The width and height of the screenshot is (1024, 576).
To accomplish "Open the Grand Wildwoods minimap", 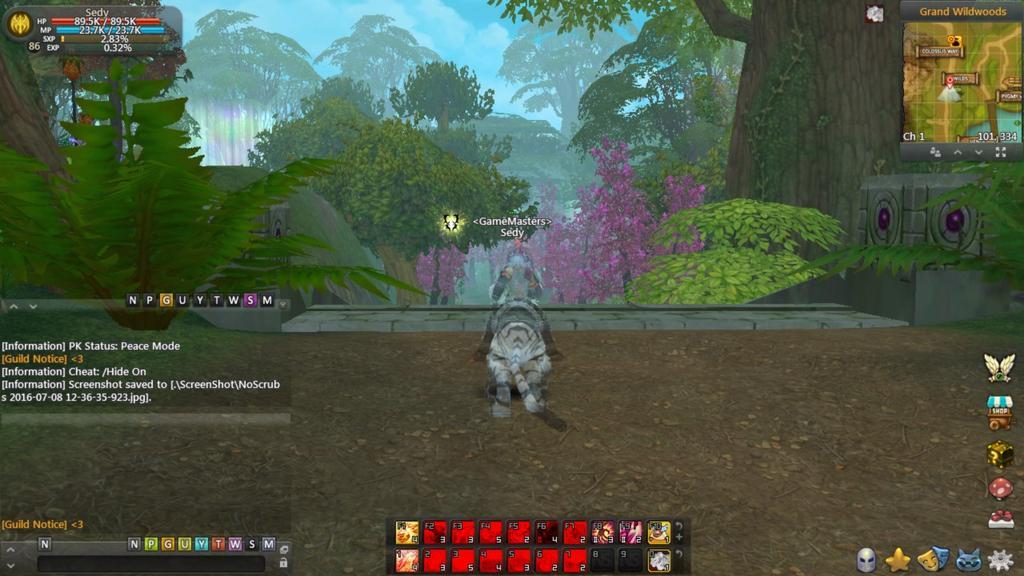I will tap(960, 78).
